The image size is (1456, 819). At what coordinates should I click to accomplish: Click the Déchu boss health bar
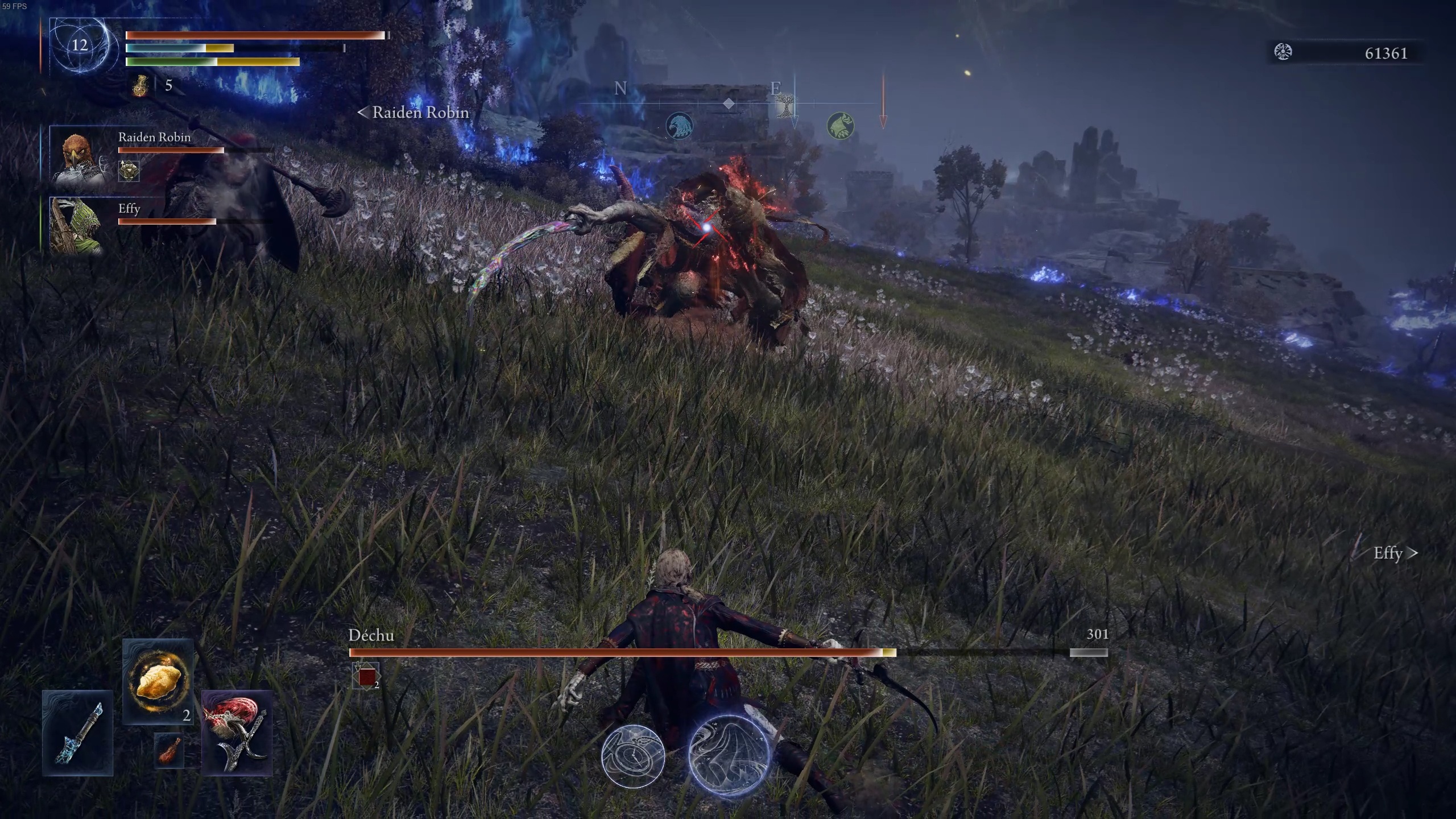[626, 652]
